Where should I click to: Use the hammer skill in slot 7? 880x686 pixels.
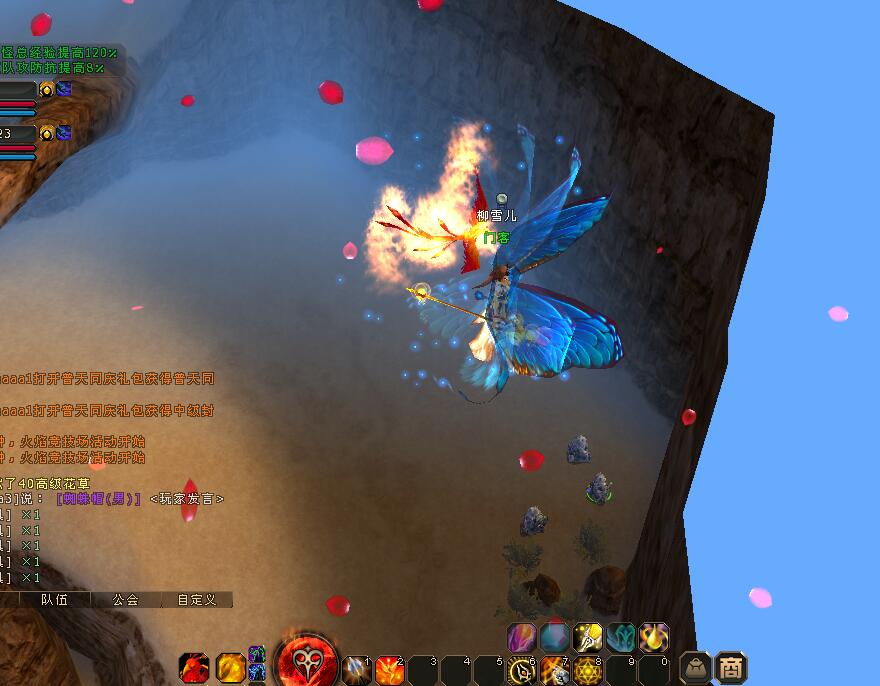554,670
